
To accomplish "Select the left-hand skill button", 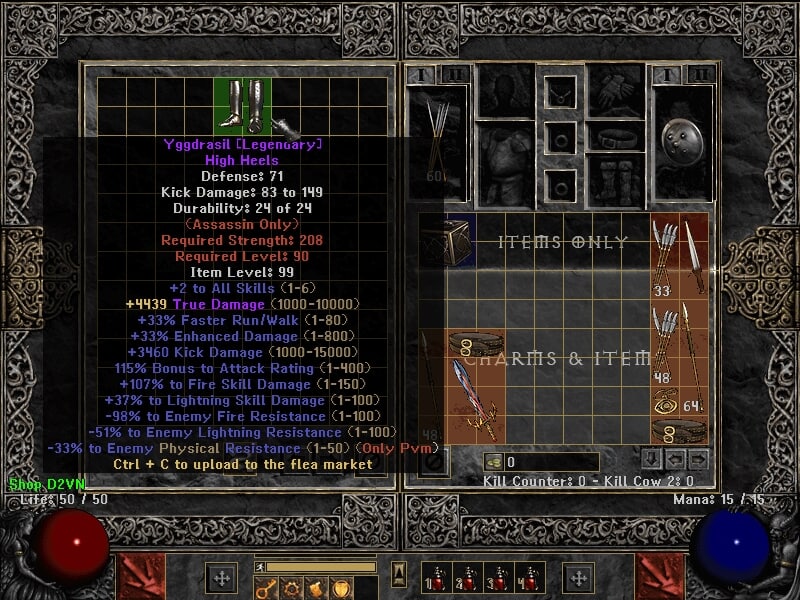I will [x=138, y=577].
